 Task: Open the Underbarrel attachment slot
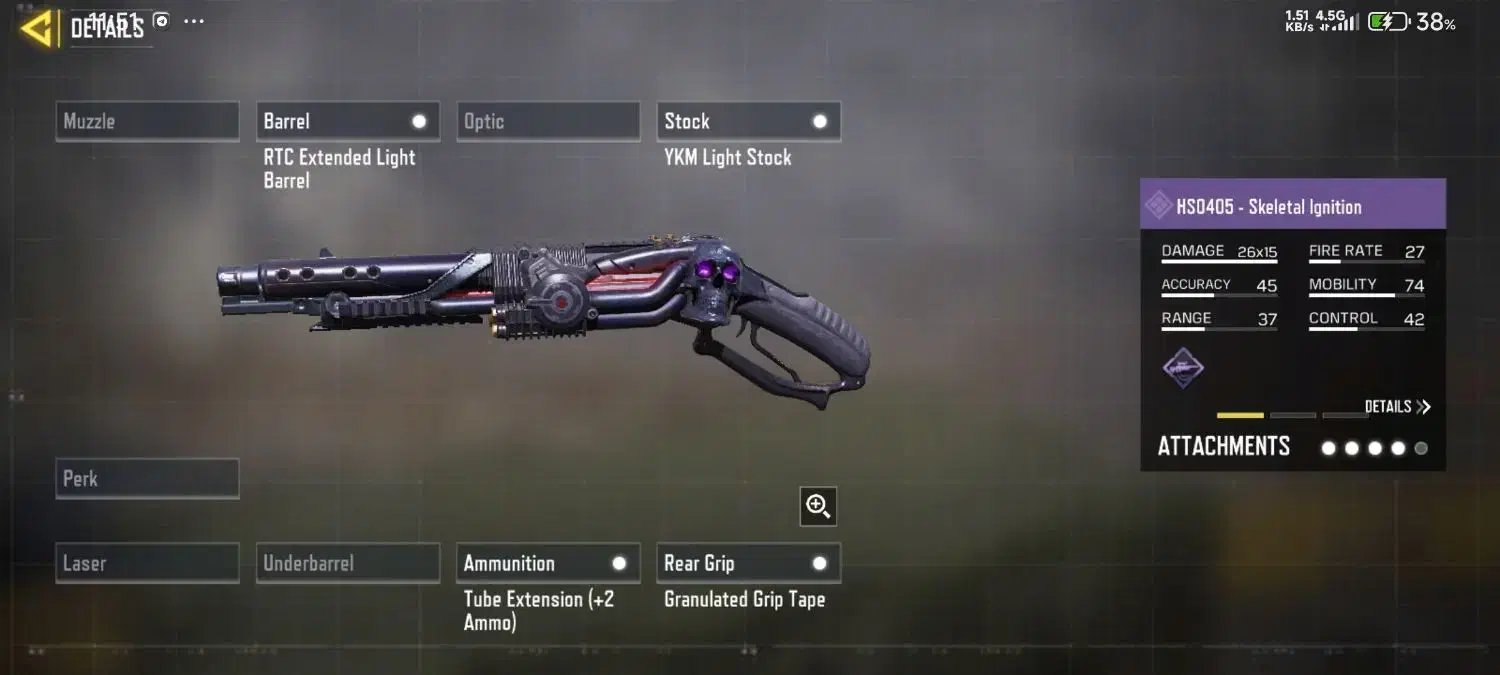pyautogui.click(x=347, y=563)
